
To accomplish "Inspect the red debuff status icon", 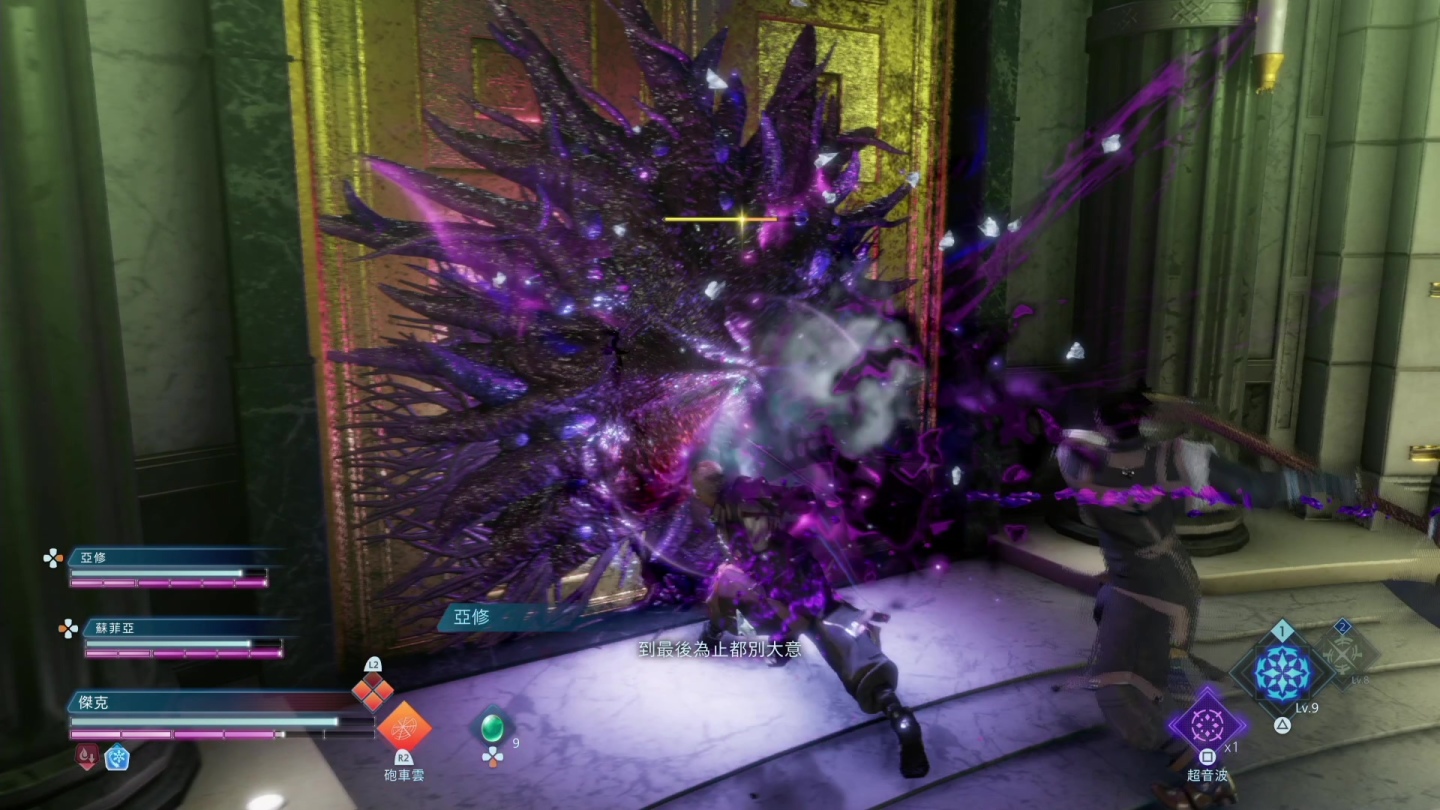I will click(x=86, y=757).
